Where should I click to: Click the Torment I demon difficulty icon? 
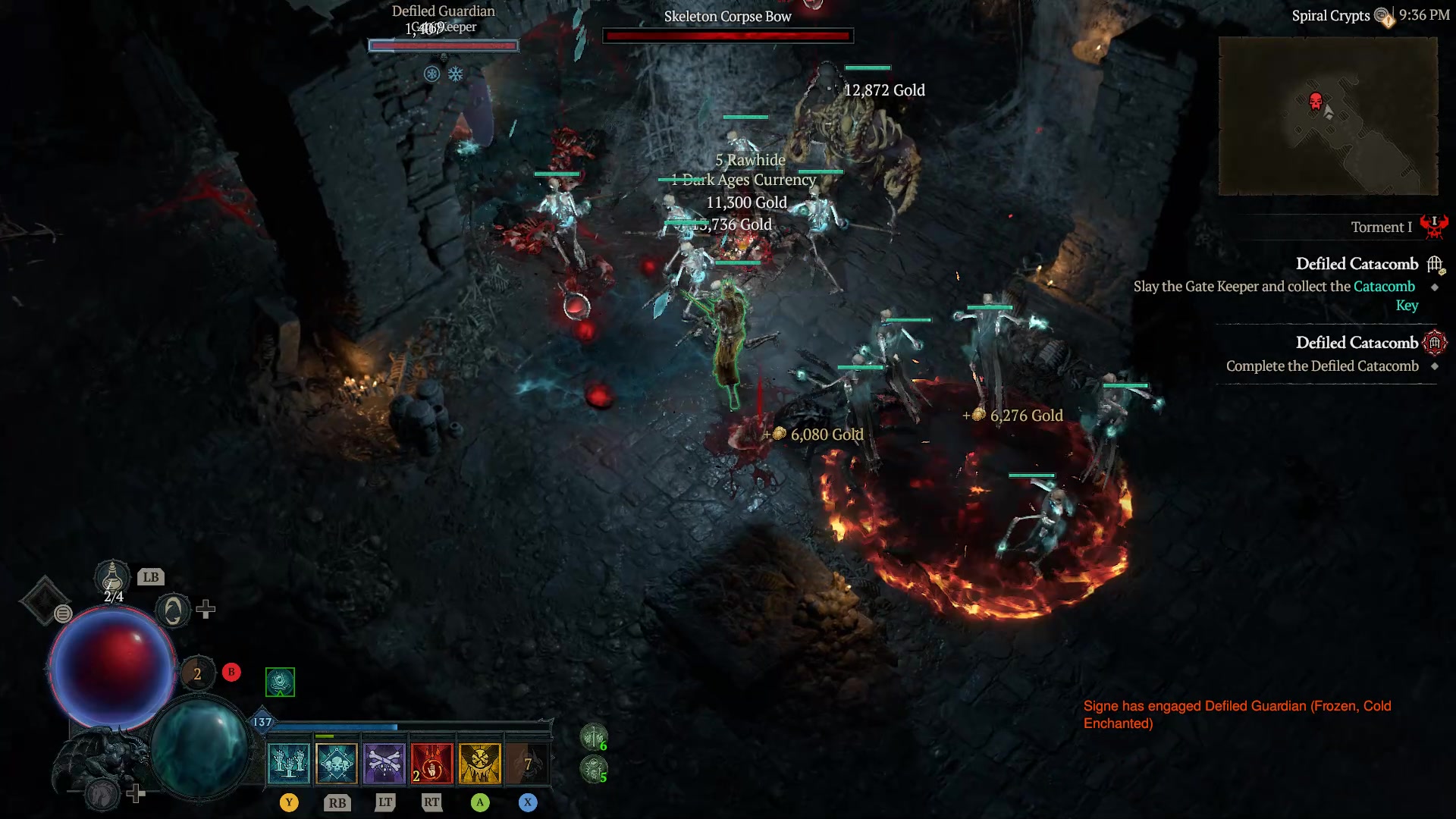tap(1435, 227)
